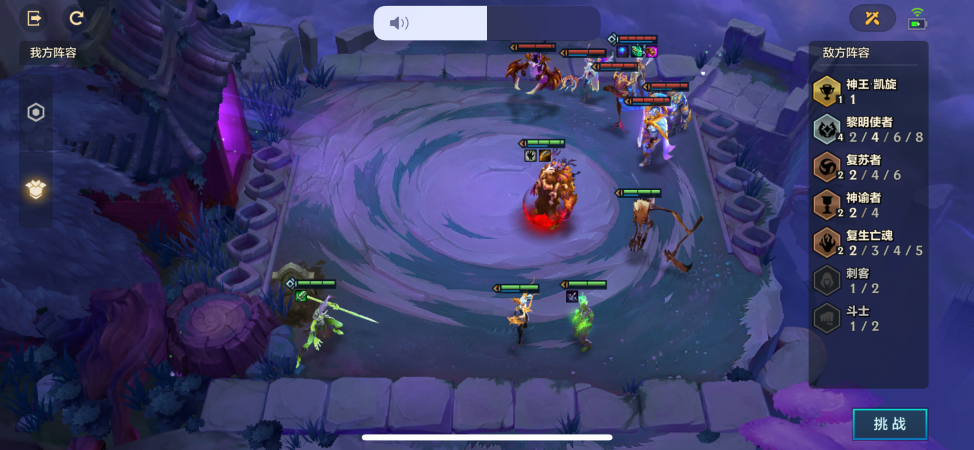Image resolution: width=974 pixels, height=450 pixels.
Task: Click the circular refresh arrow icon
Action: coord(76,18)
